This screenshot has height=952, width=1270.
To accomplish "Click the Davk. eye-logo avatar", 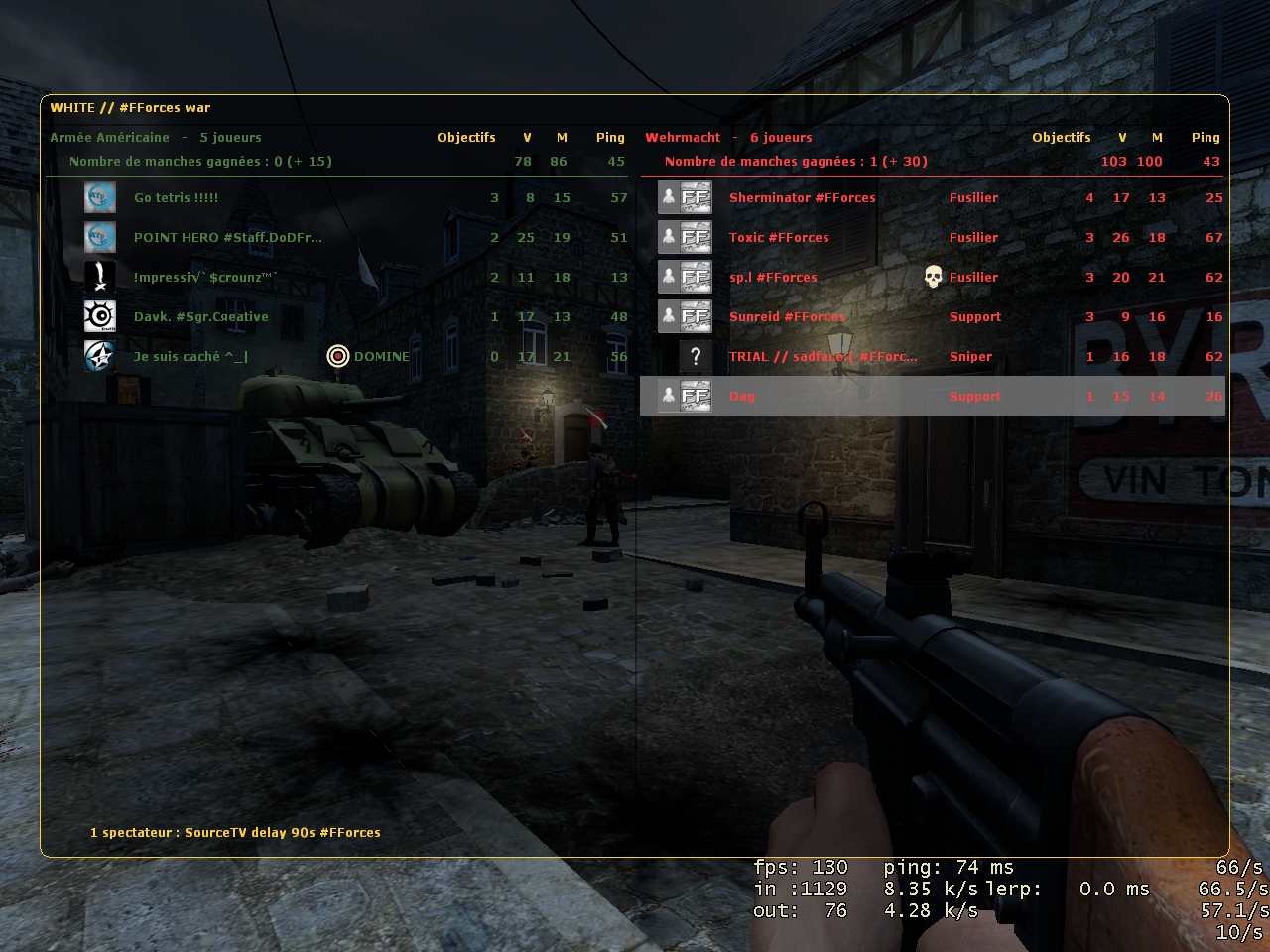I will 99,316.
